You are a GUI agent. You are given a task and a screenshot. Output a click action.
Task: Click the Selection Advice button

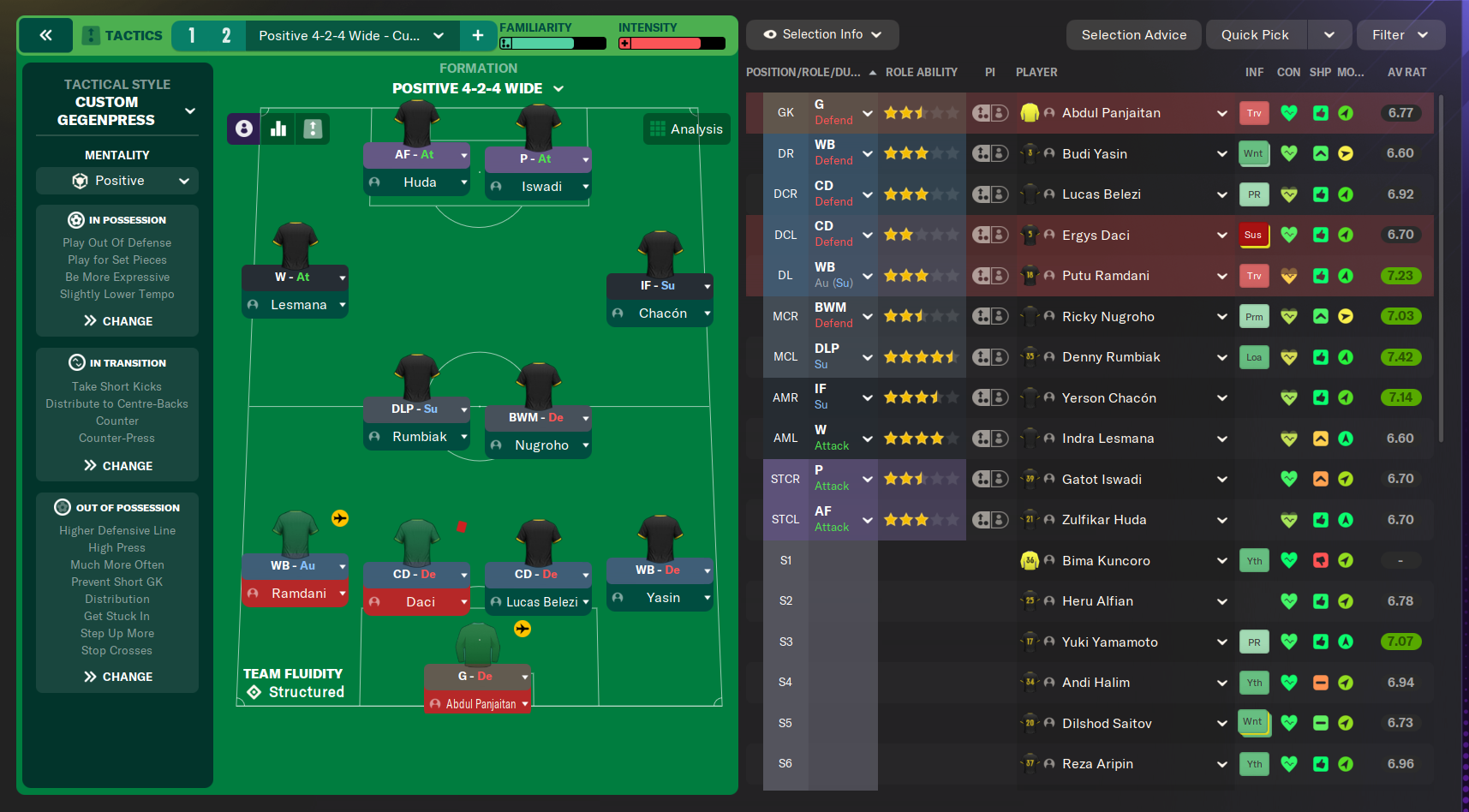[1133, 34]
